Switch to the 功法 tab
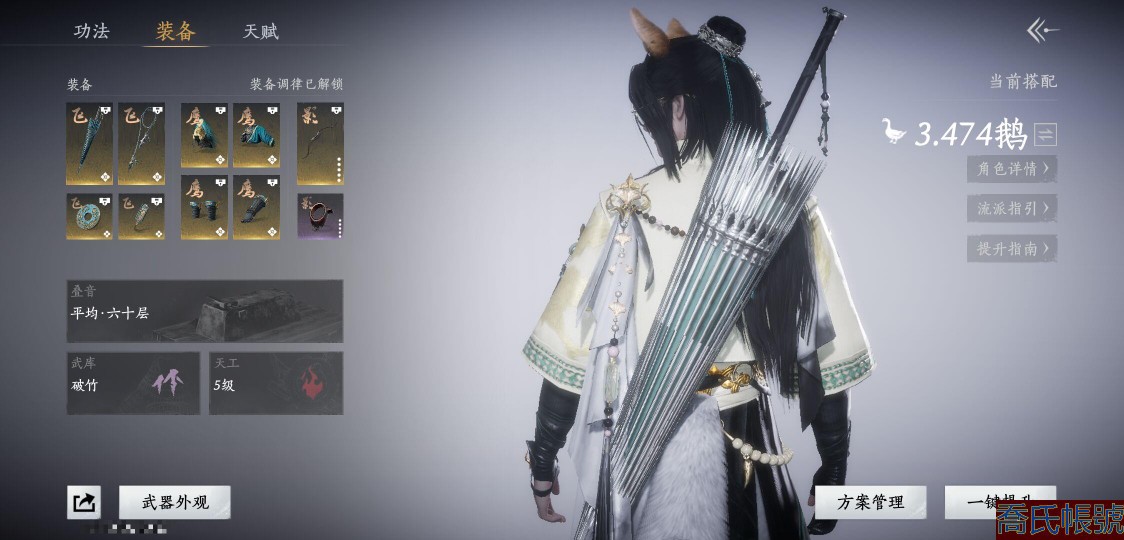The height and width of the screenshot is (540, 1124). click(x=91, y=31)
